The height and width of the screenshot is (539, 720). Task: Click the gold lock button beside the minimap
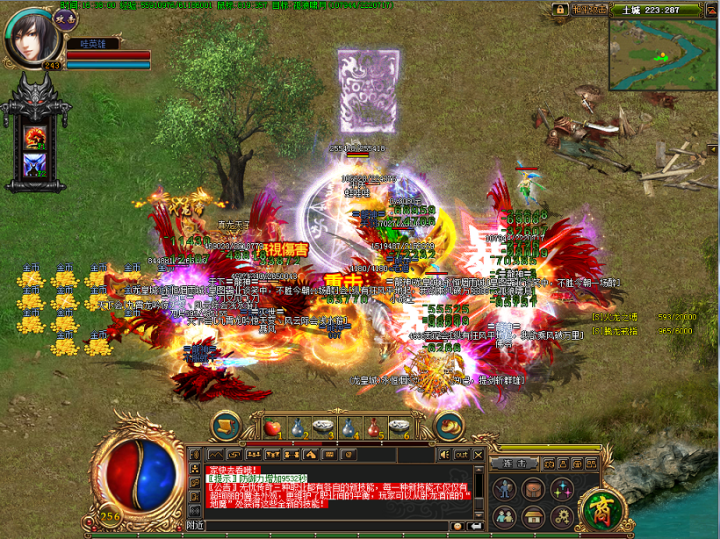[558, 9]
